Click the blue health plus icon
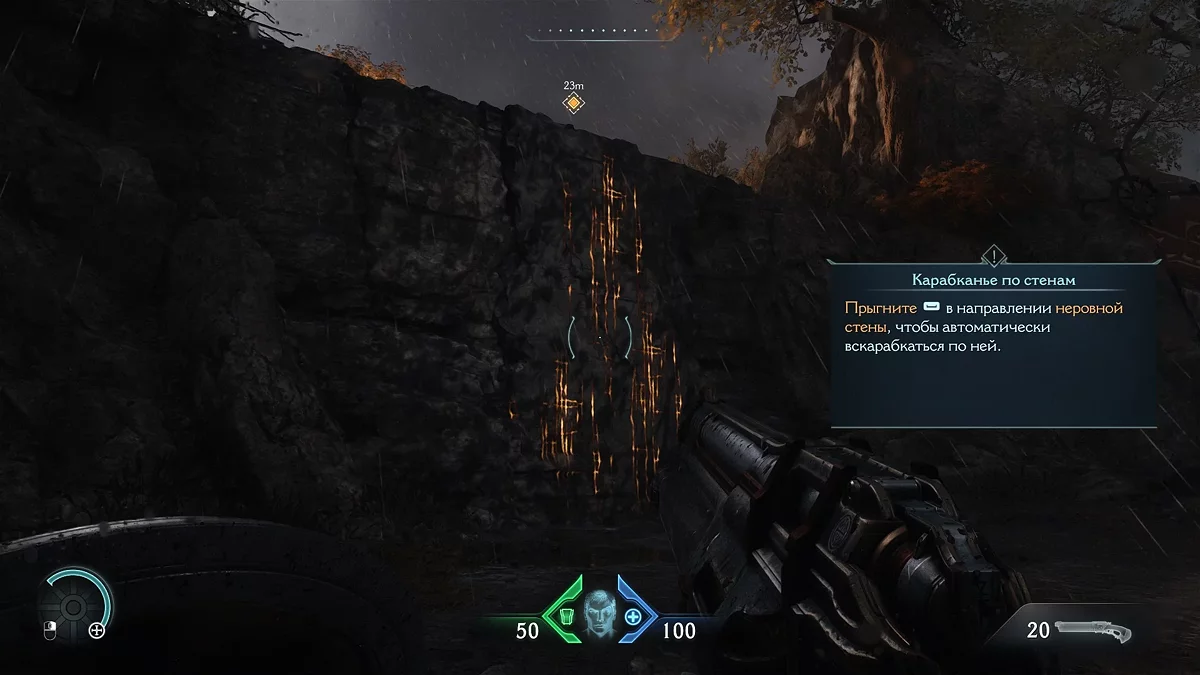Screen dimensions: 1200x675 click(x=633, y=615)
